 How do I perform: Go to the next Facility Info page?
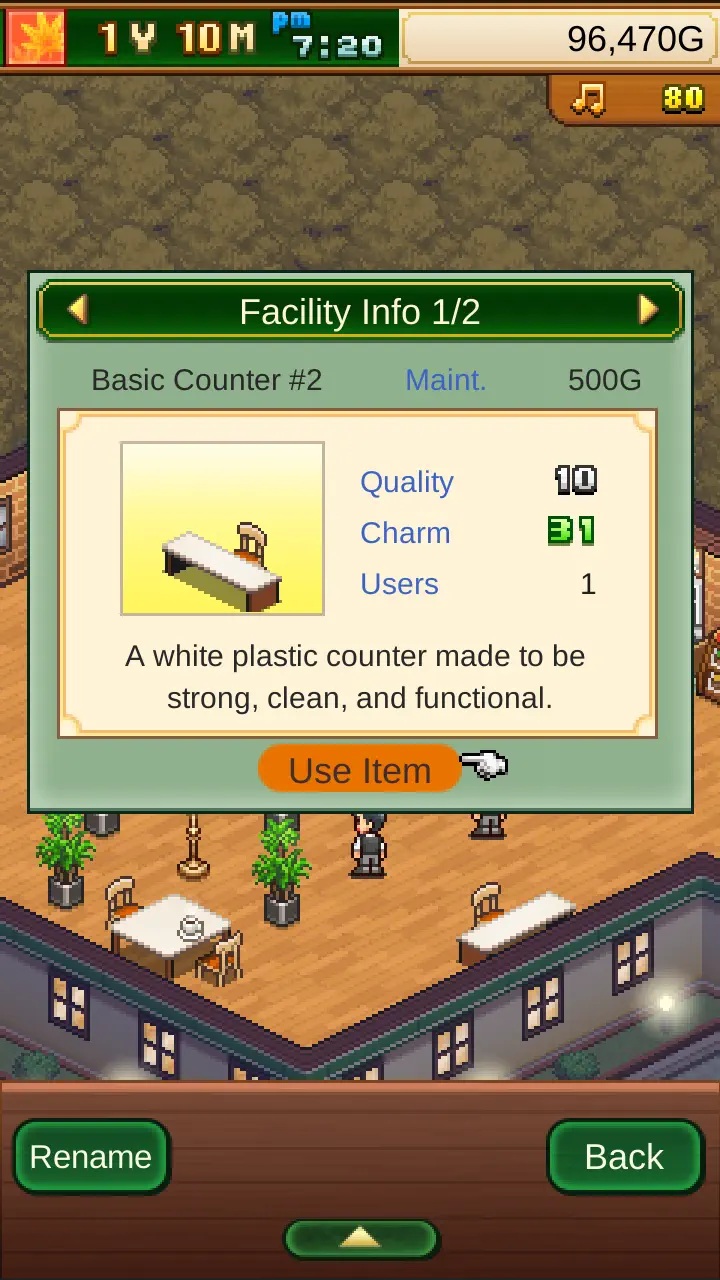[648, 311]
